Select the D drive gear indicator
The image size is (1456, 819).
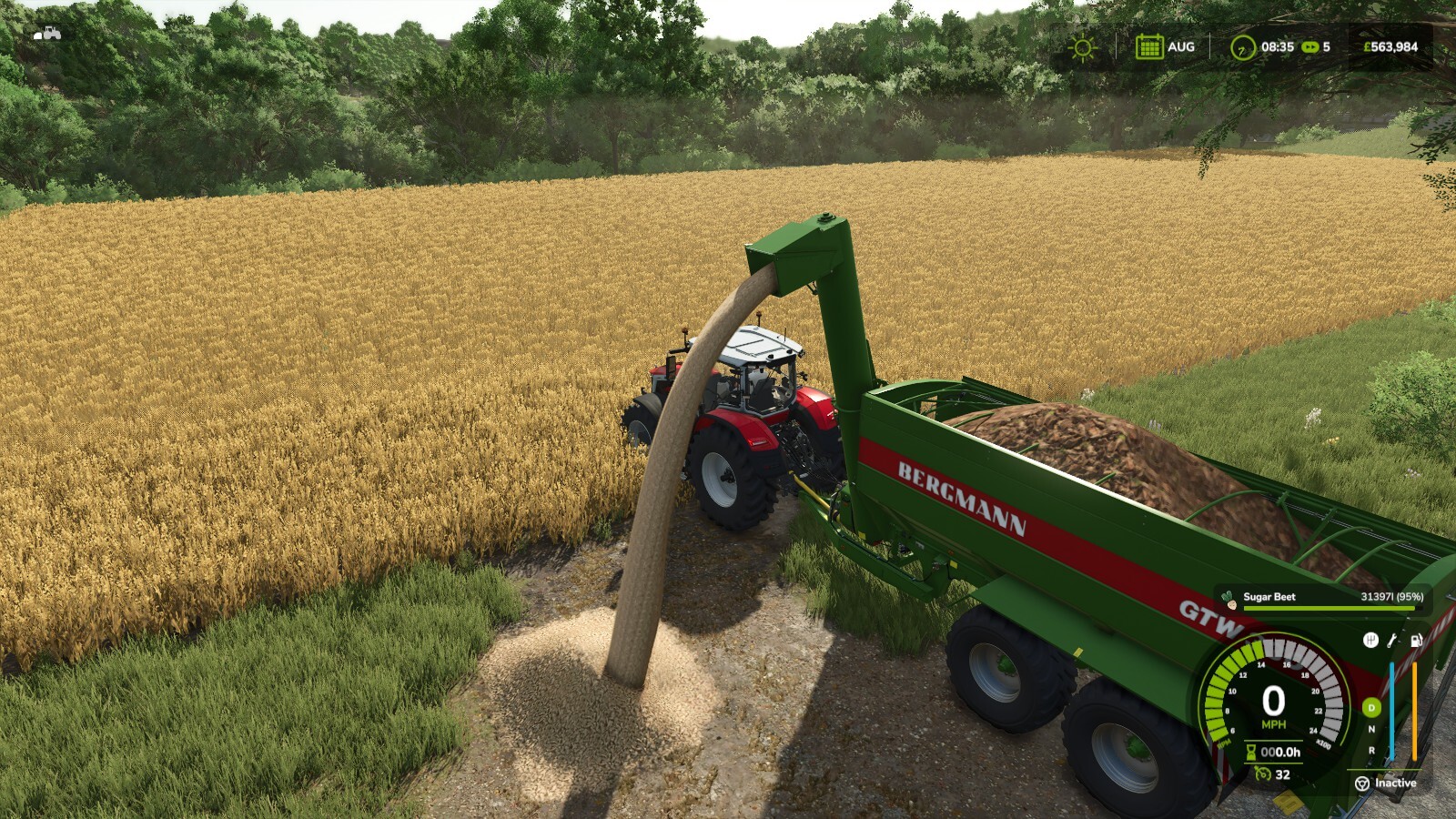click(1370, 707)
